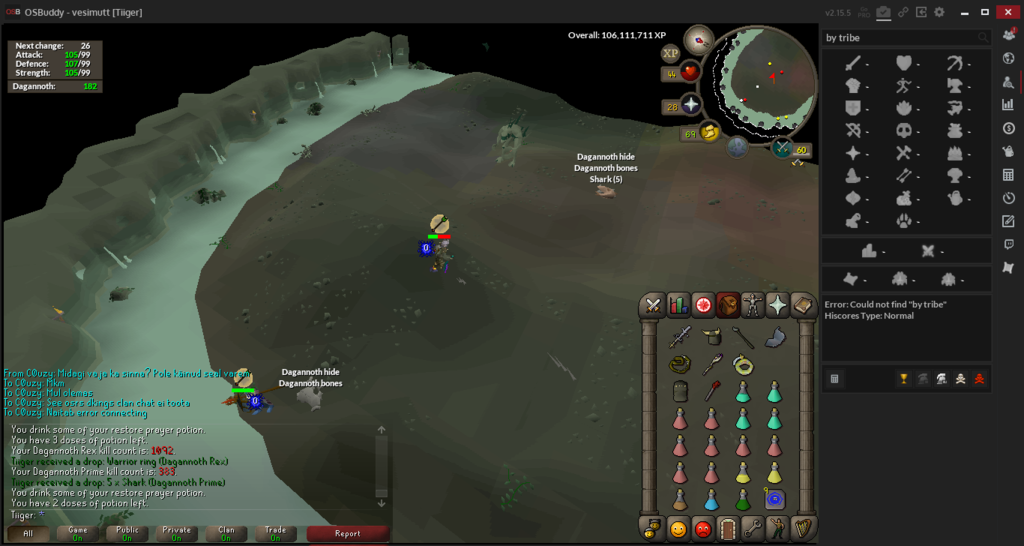Open the Combat Options tab
Image resolution: width=1024 pixels, height=546 pixels.
[x=654, y=305]
